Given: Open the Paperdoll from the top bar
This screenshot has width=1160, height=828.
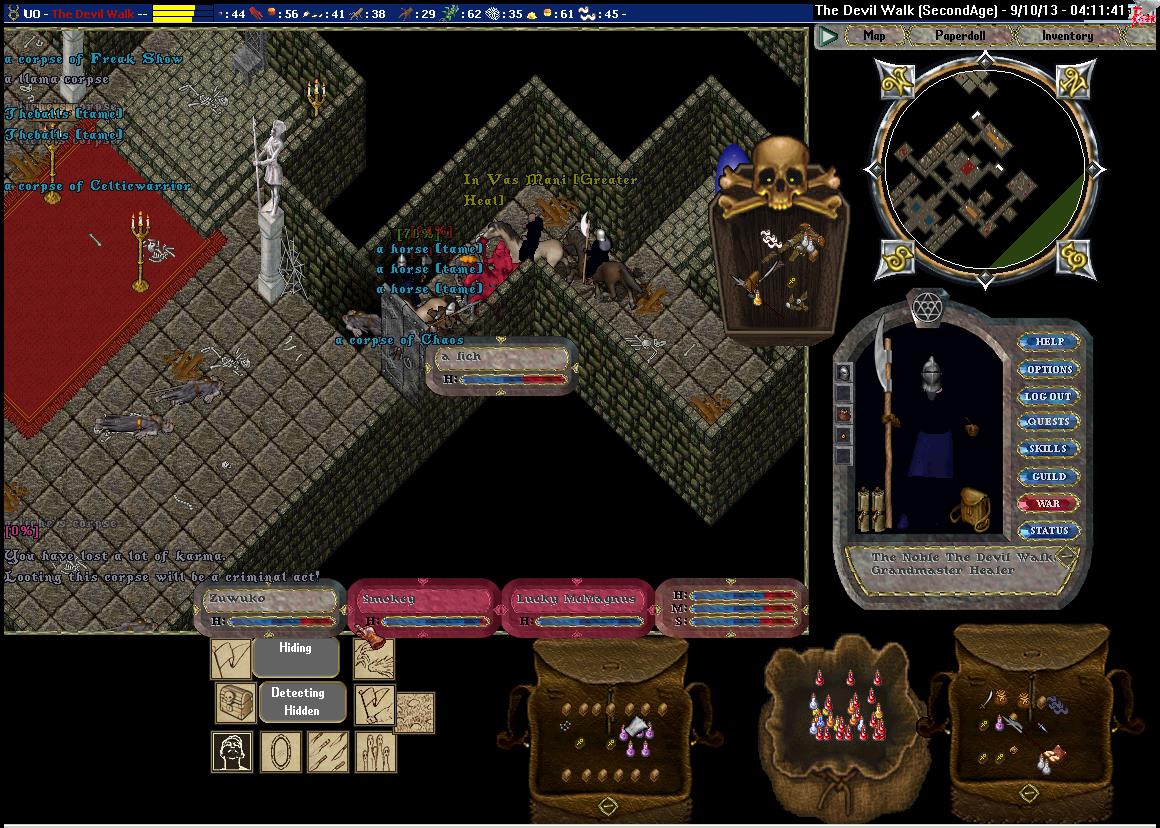Looking at the screenshot, I should coord(959,36).
